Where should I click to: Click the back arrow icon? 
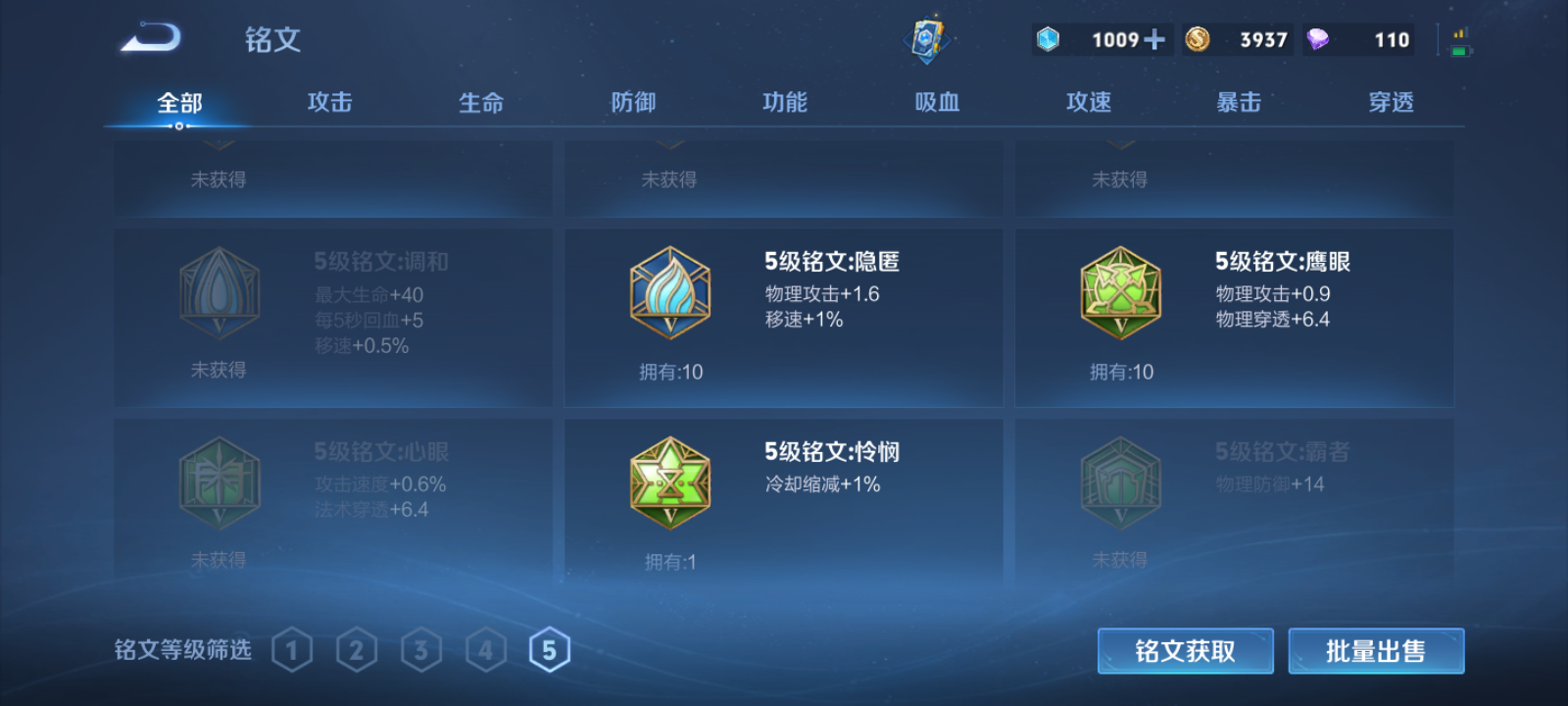[x=152, y=36]
